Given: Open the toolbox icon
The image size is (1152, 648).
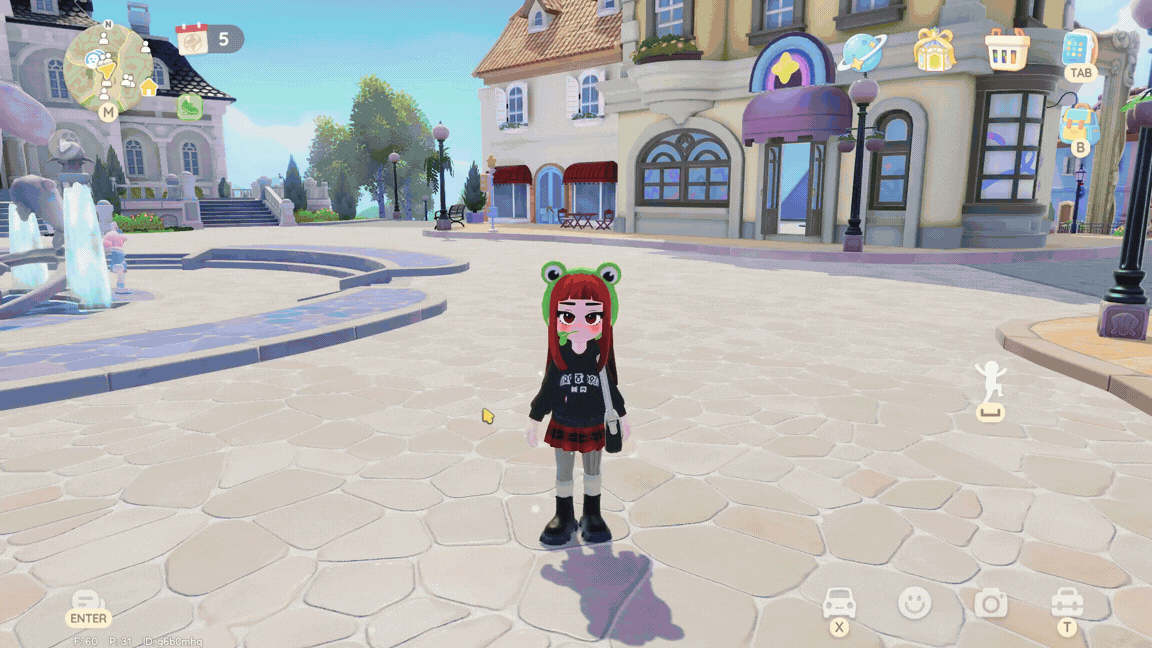Looking at the screenshot, I should pos(1067,602).
